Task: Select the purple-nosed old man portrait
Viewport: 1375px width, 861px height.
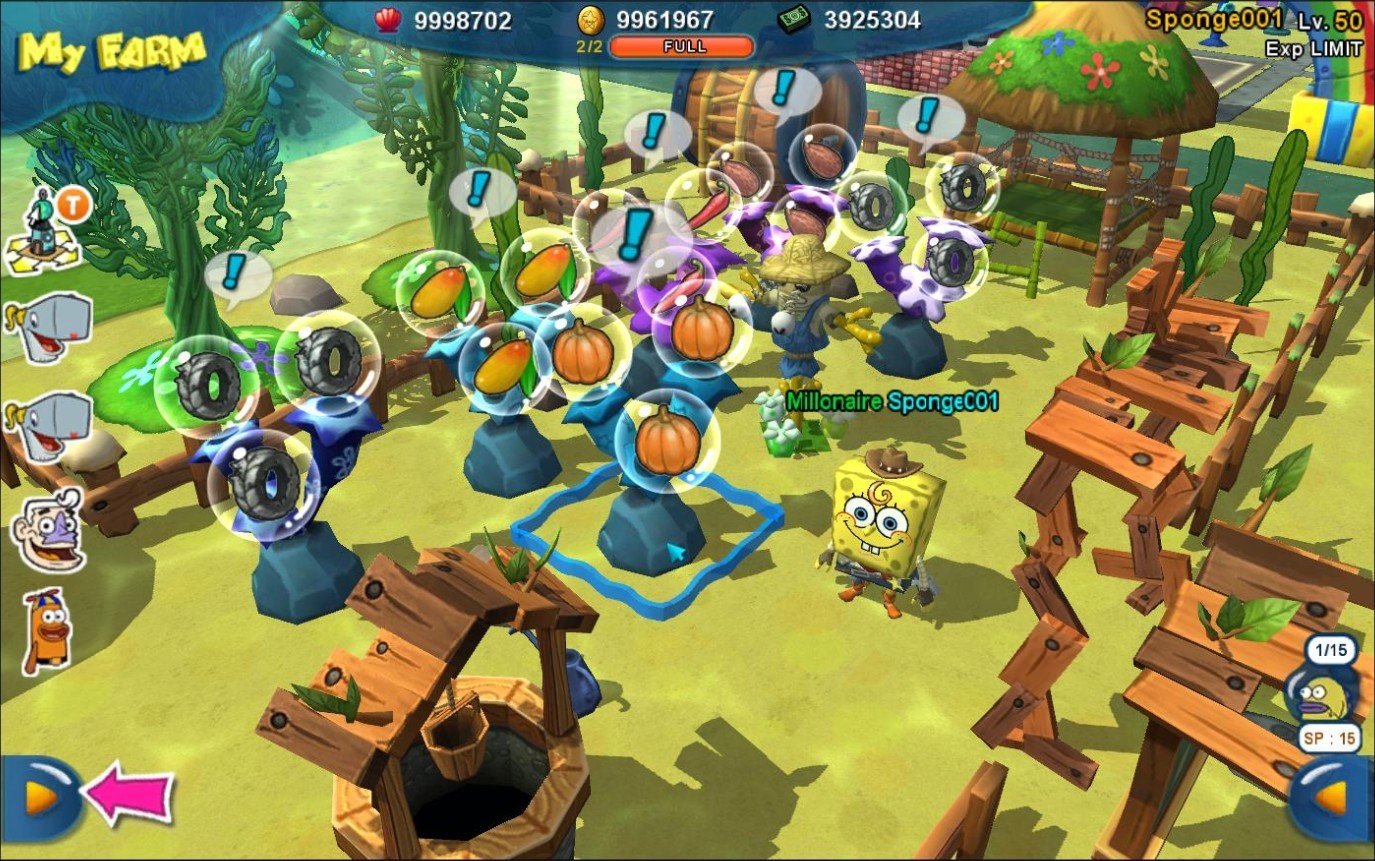Action: 48,528
